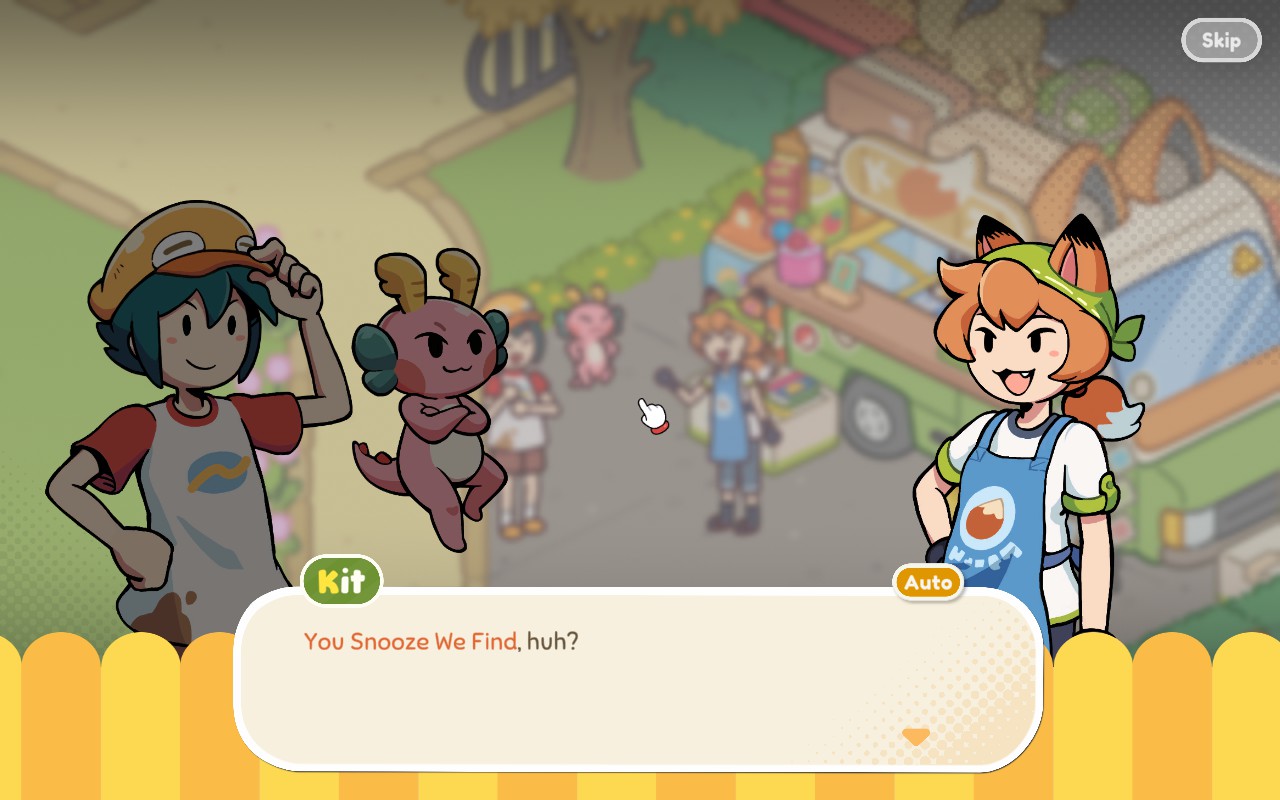Advance dialogue with the orange arrow
Viewport: 1280px width, 800px height.
[x=915, y=737]
